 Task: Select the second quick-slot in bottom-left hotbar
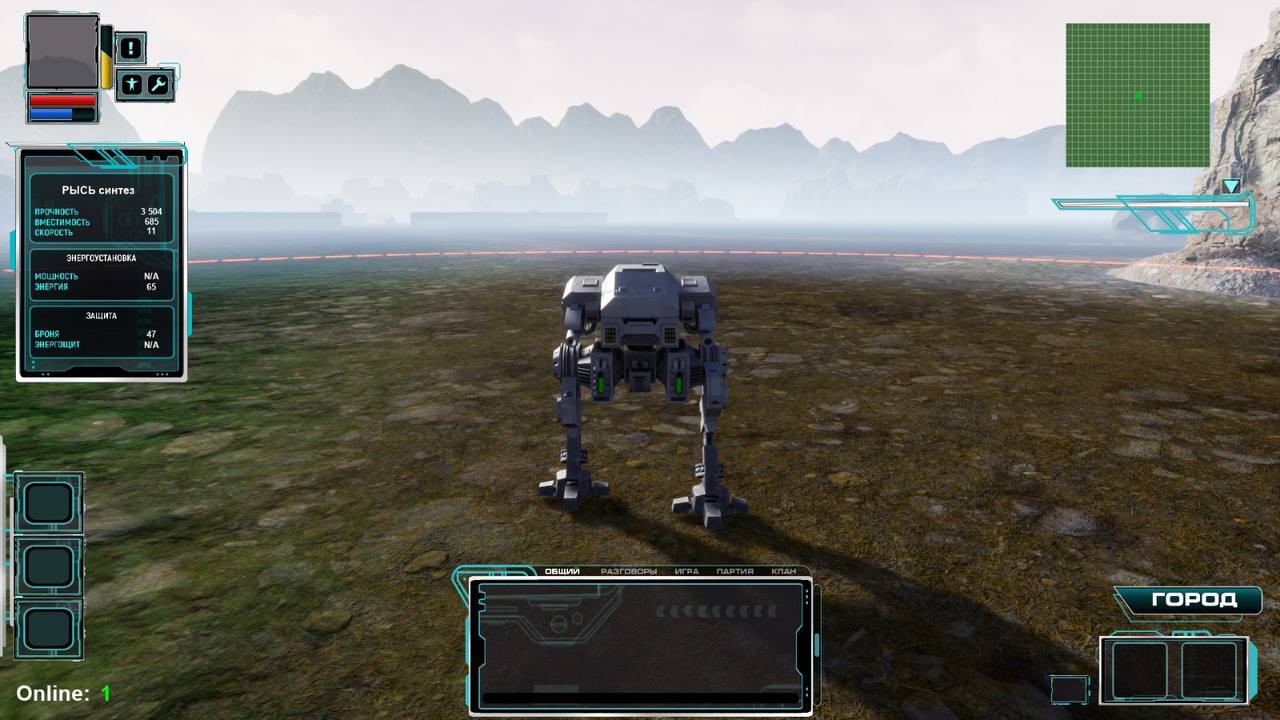[49, 566]
